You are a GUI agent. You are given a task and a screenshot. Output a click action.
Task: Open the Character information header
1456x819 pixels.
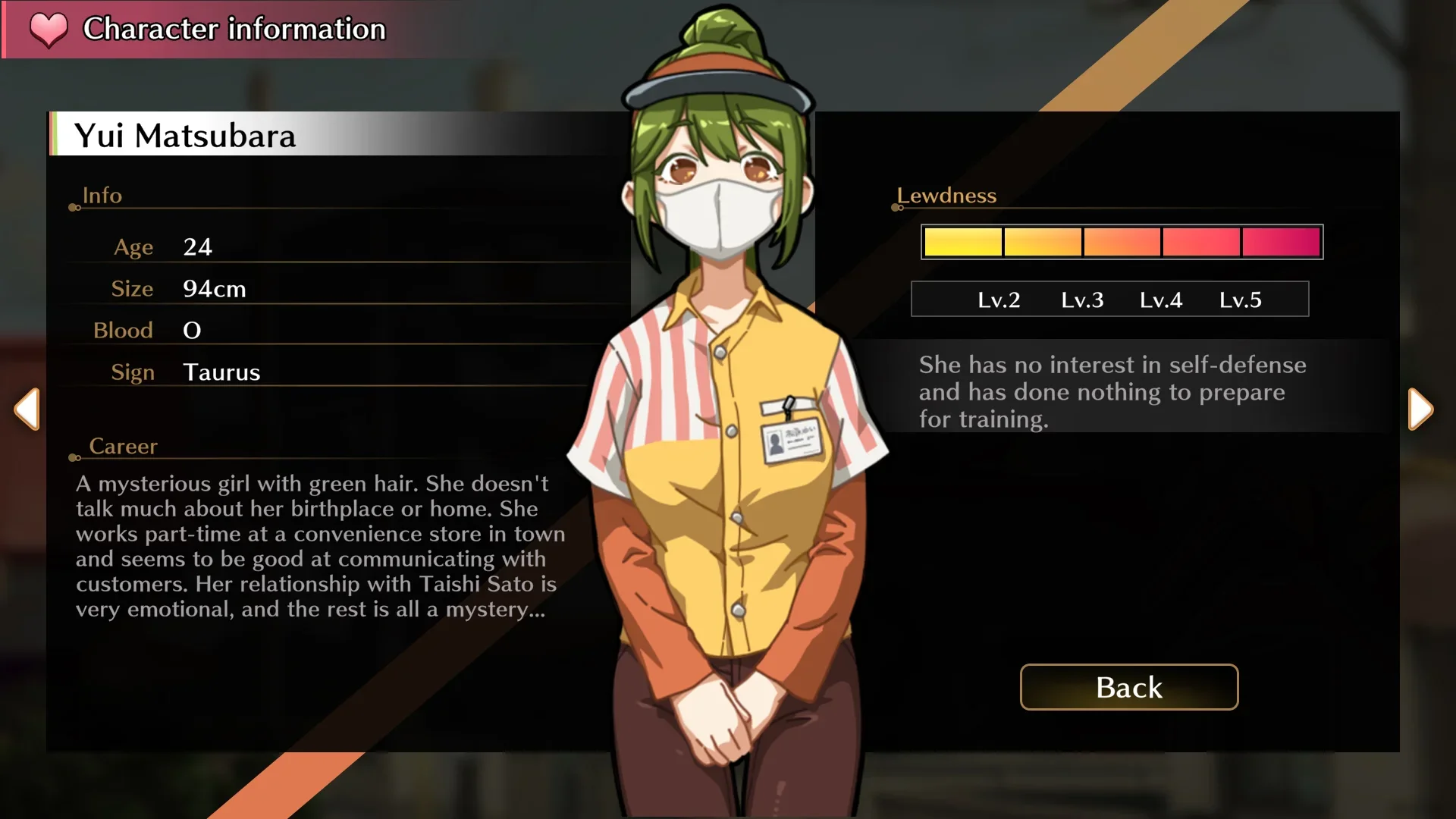tap(231, 30)
